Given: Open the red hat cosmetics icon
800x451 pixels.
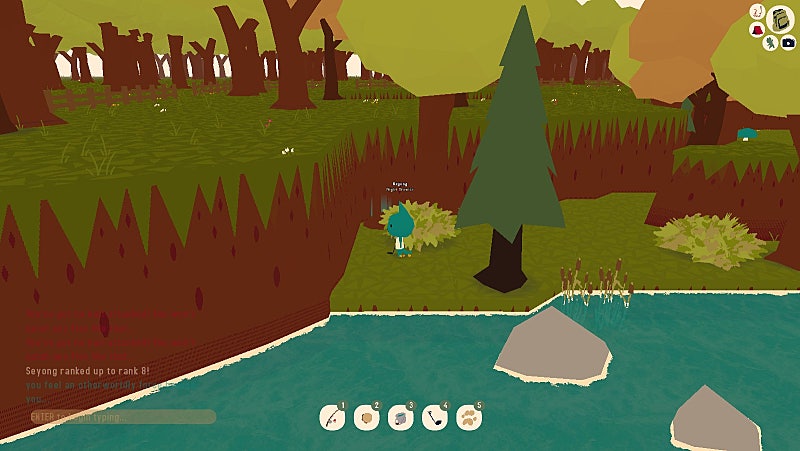Looking at the screenshot, I should (x=757, y=30).
